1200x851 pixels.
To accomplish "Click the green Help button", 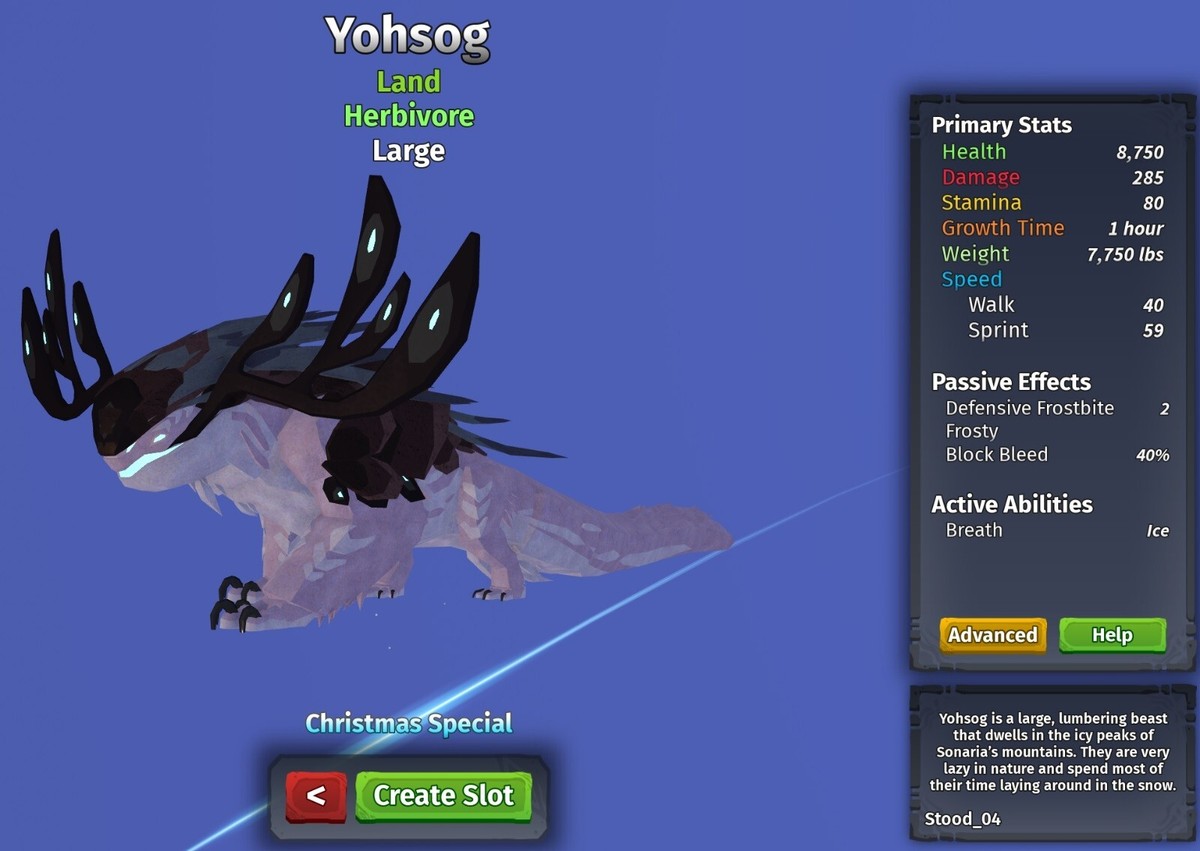I will [x=1112, y=635].
